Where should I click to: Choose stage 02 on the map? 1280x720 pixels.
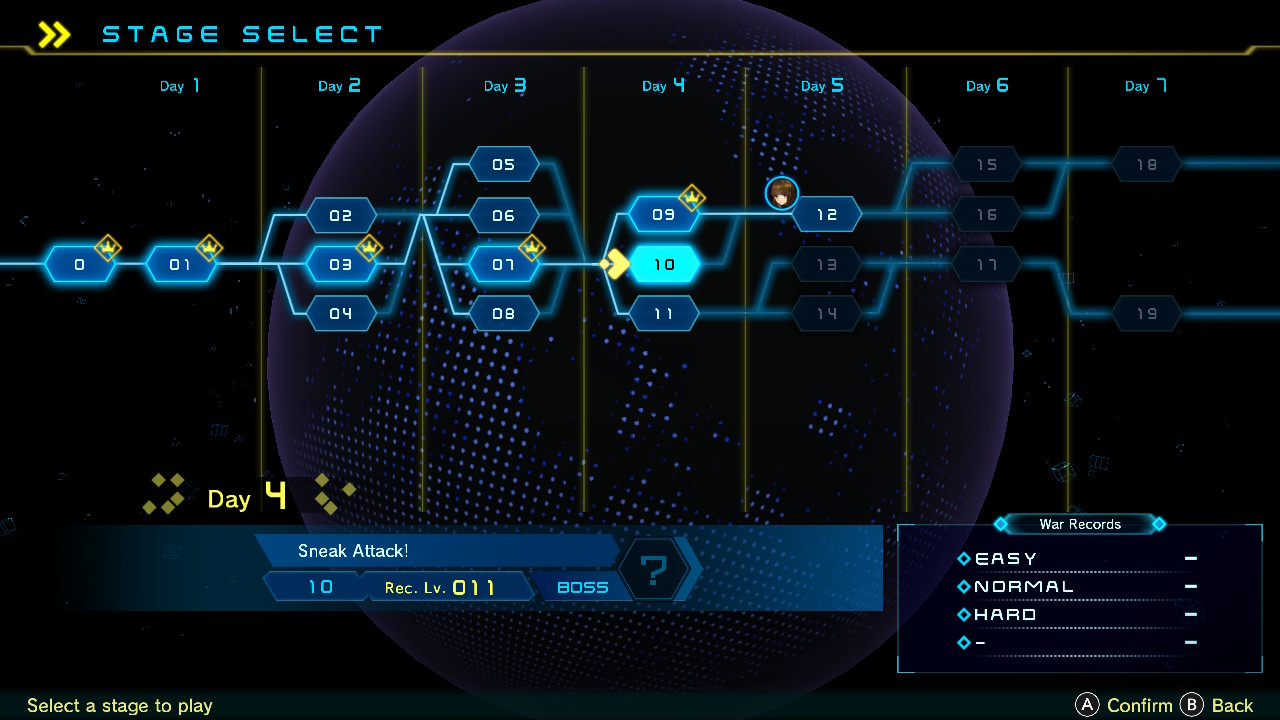click(341, 215)
